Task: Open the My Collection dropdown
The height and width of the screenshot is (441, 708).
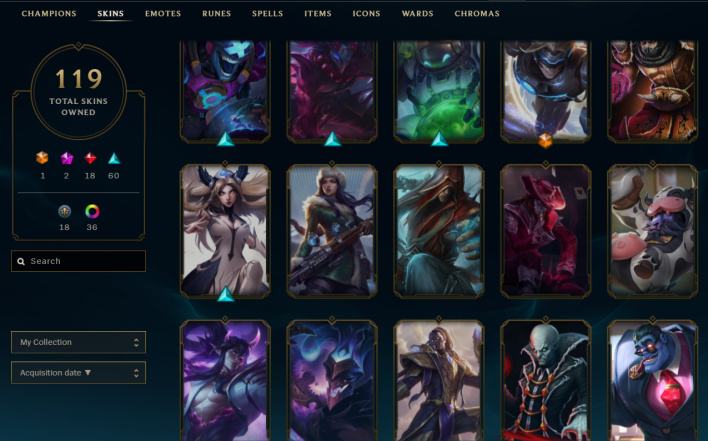Action: coord(79,342)
